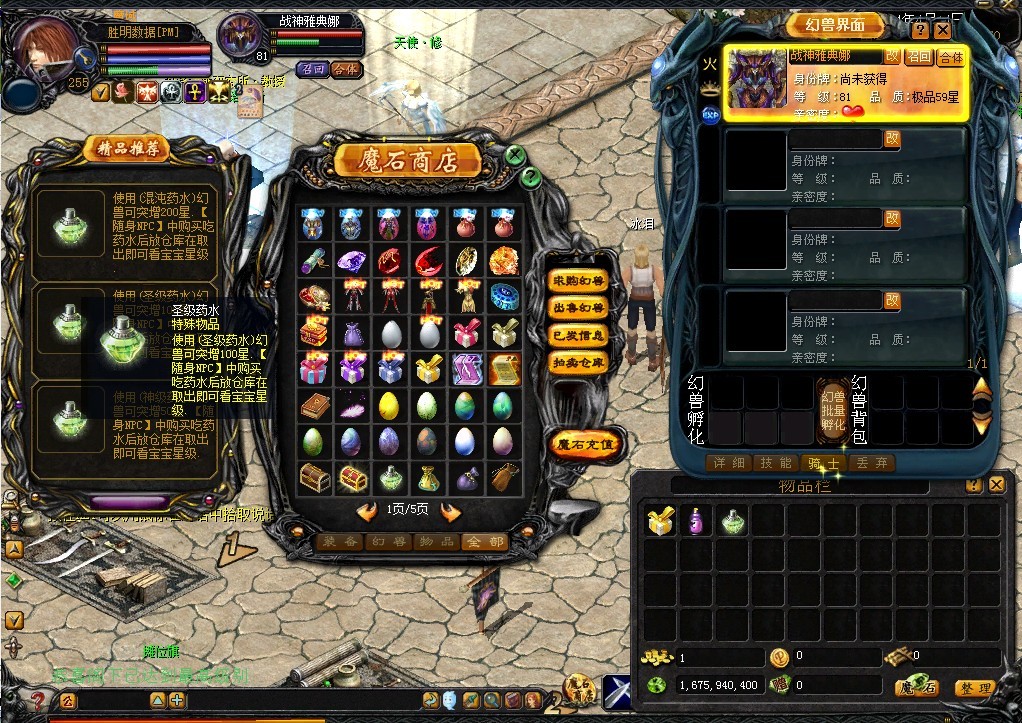Buy the purple diamond gem in shop
Image resolution: width=1022 pixels, height=723 pixels.
(x=351, y=261)
